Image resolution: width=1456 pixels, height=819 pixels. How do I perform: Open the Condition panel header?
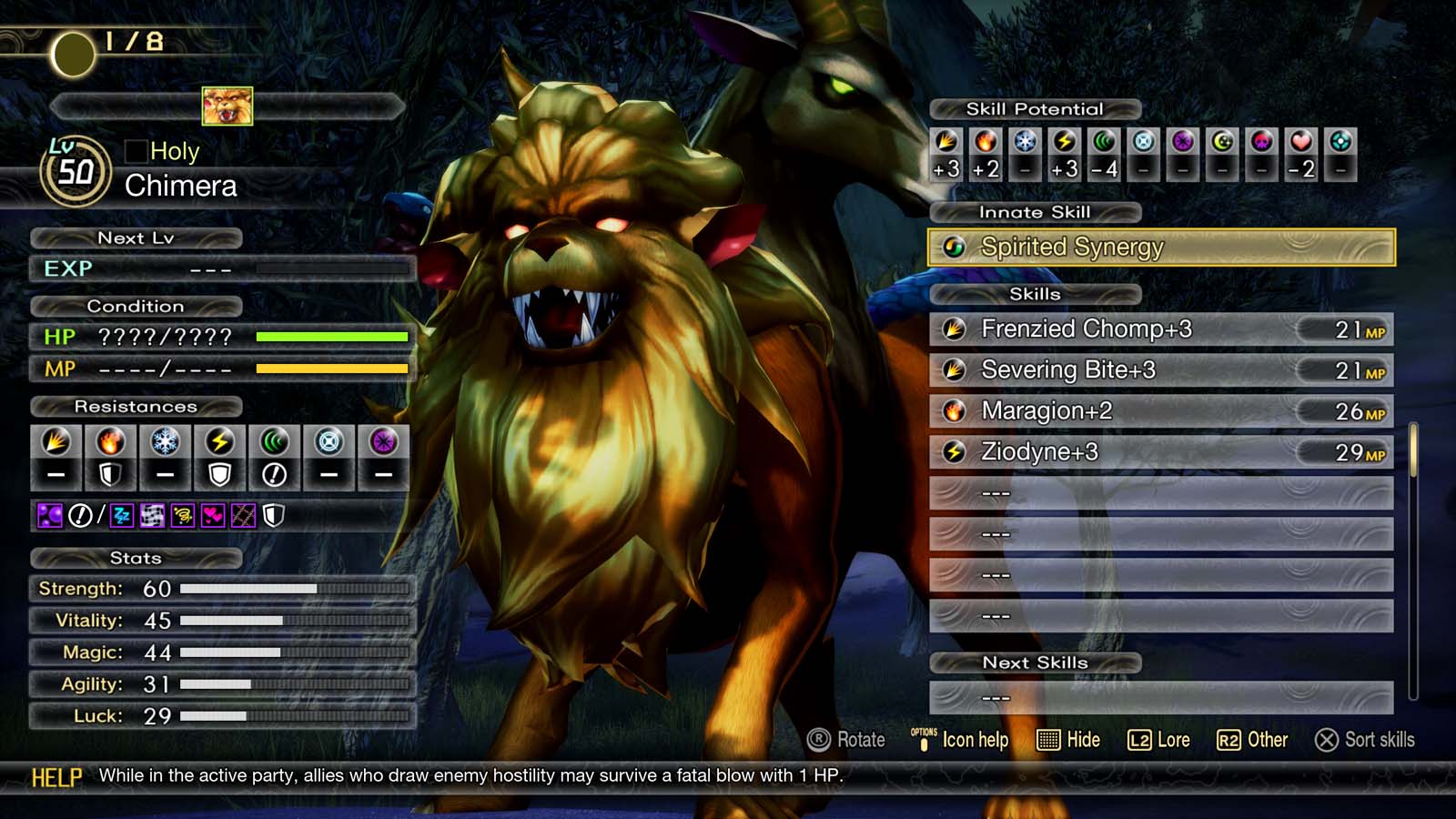[138, 307]
